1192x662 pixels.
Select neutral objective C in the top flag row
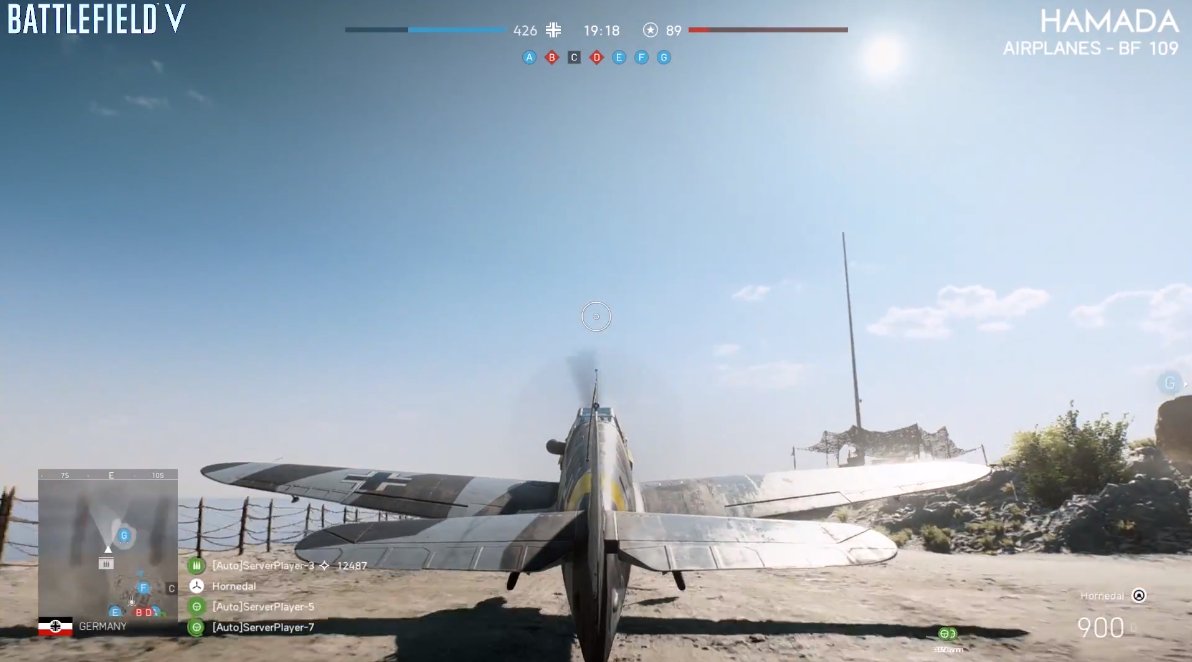point(574,57)
